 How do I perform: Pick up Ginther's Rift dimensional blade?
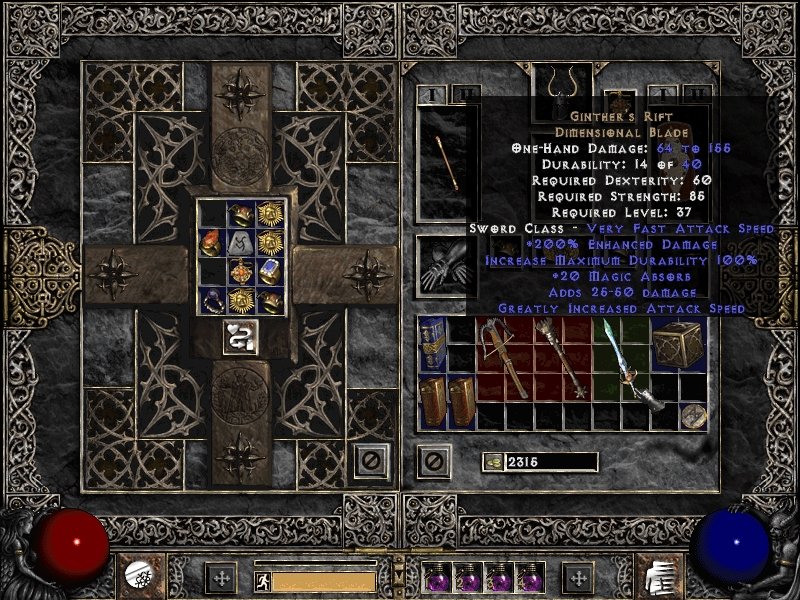632,366
